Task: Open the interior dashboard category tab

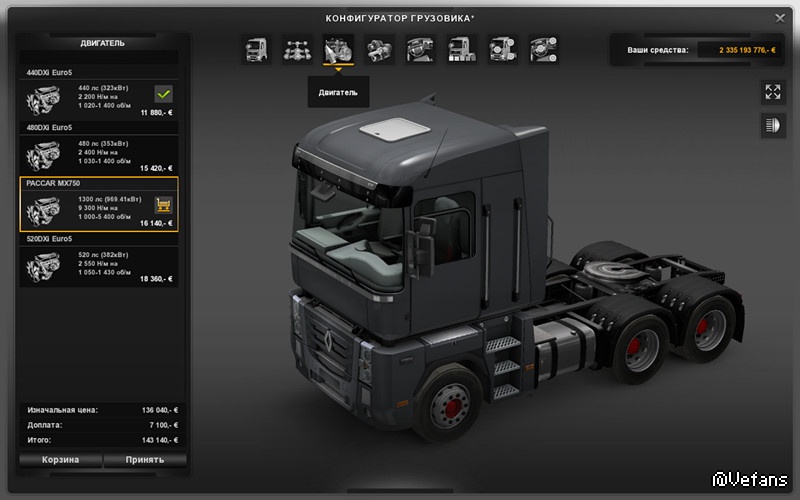Action: coord(419,49)
